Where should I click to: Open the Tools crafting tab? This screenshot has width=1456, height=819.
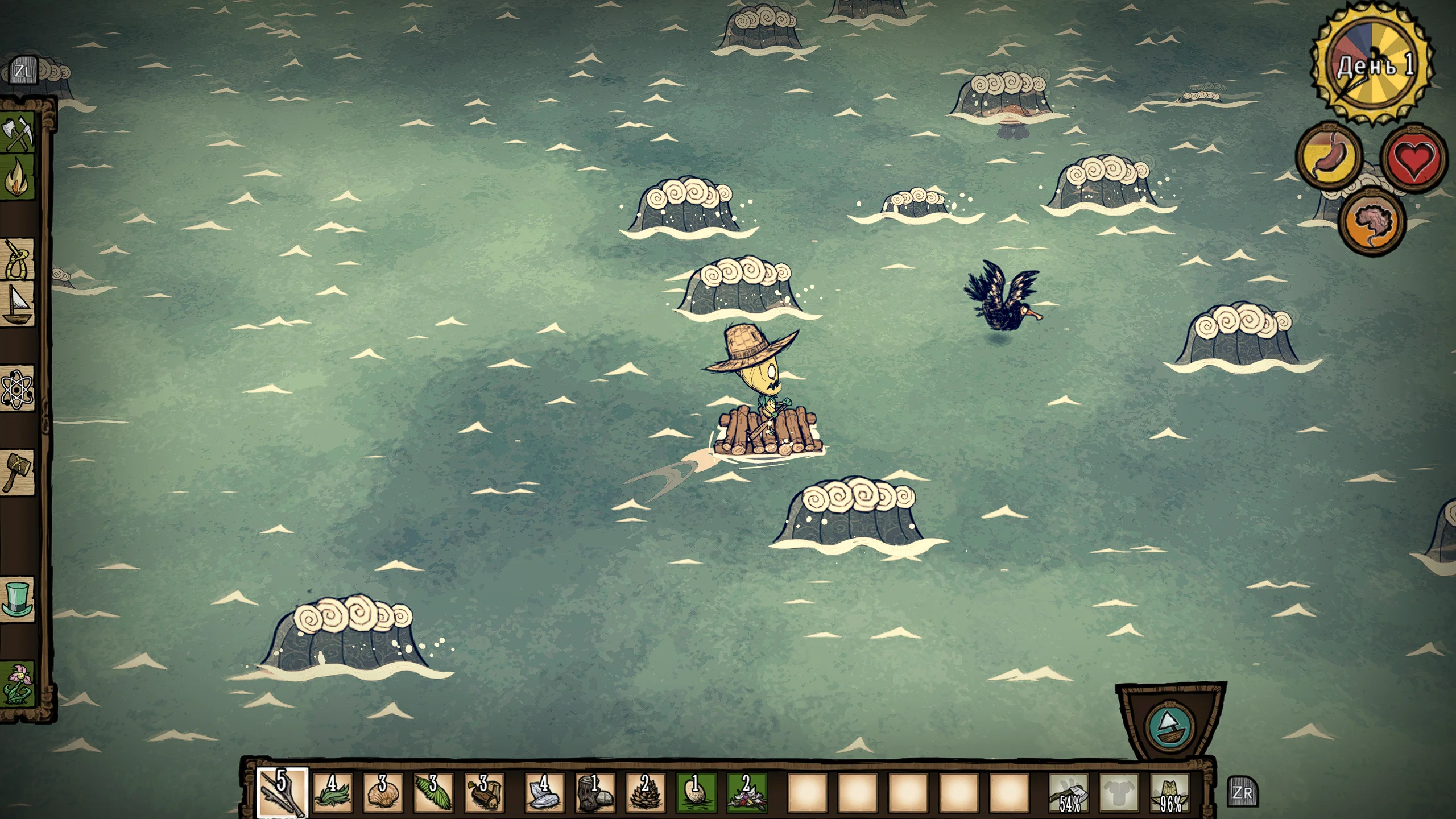click(x=17, y=134)
